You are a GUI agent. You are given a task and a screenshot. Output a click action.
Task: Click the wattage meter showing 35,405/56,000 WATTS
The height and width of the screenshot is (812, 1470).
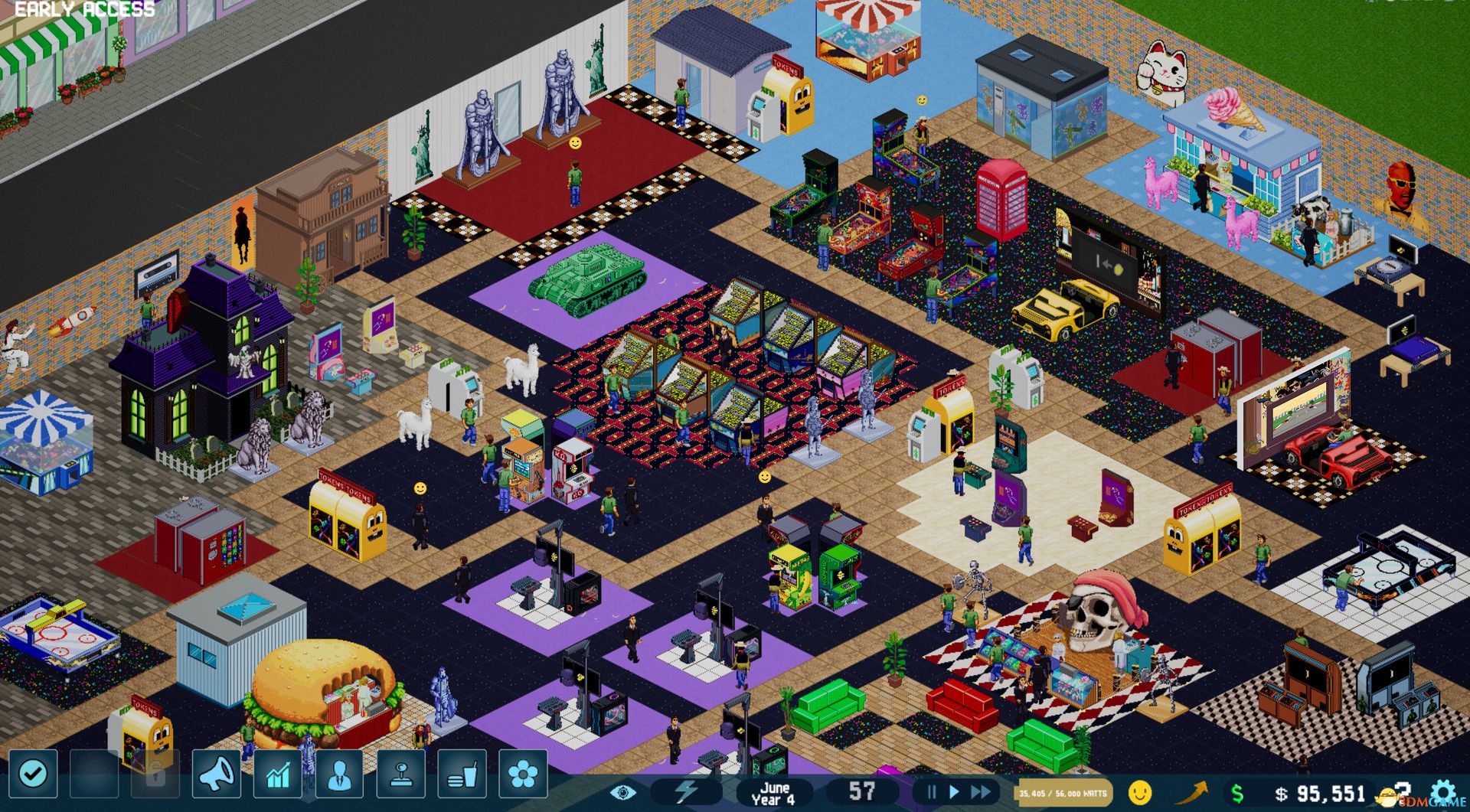1064,794
